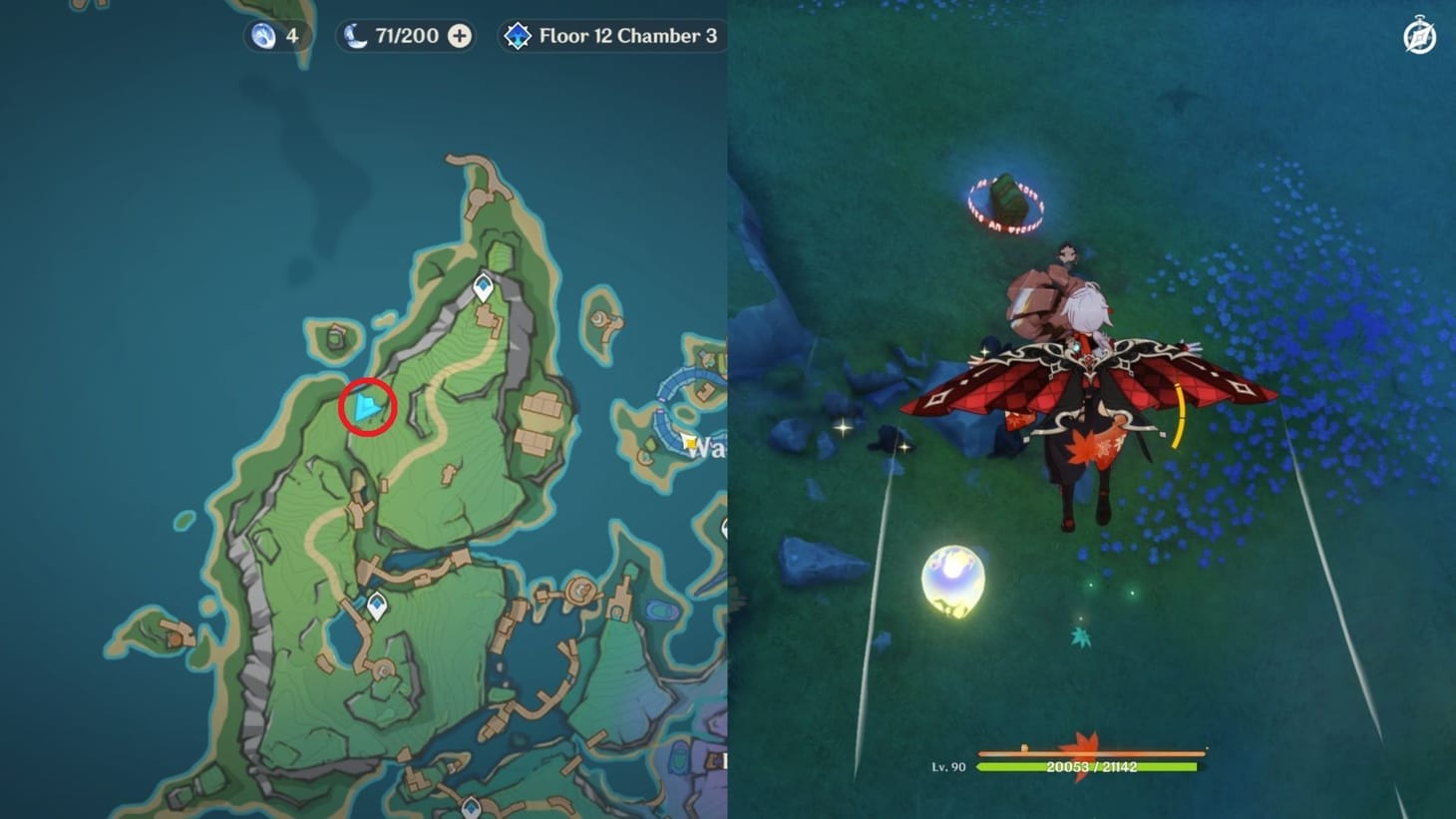Viewport: 1456px width, 819px height.
Task: Select the Lv. 90 level indicator
Action: click(950, 768)
